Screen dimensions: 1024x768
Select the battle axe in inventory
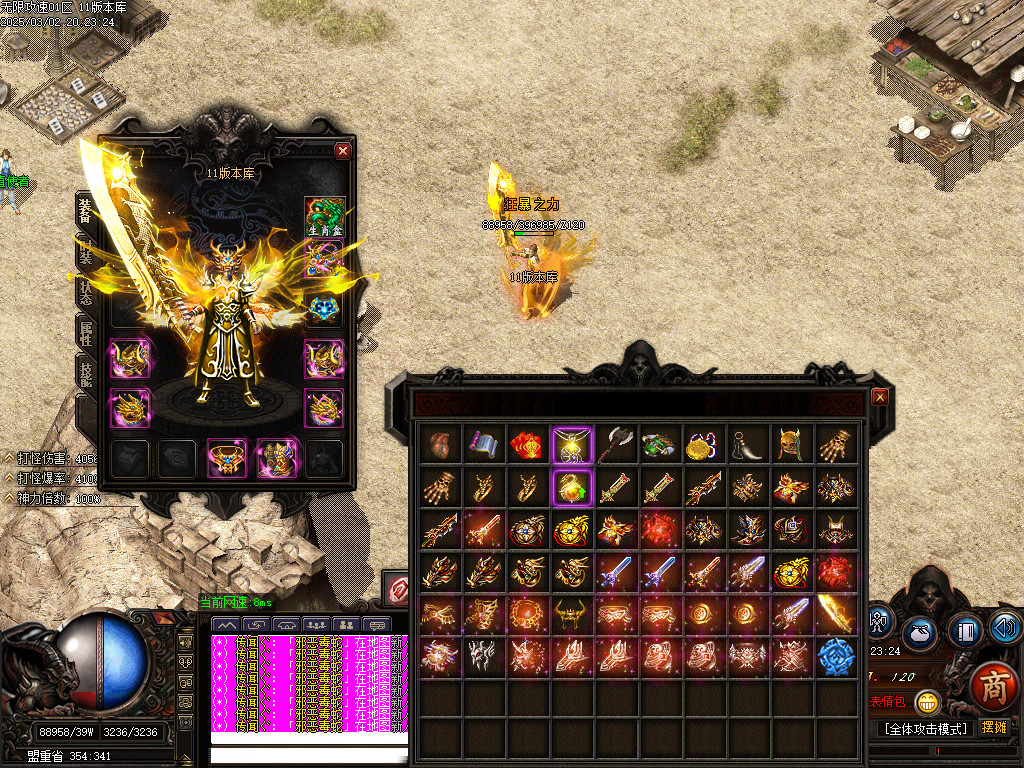pyautogui.click(x=616, y=444)
